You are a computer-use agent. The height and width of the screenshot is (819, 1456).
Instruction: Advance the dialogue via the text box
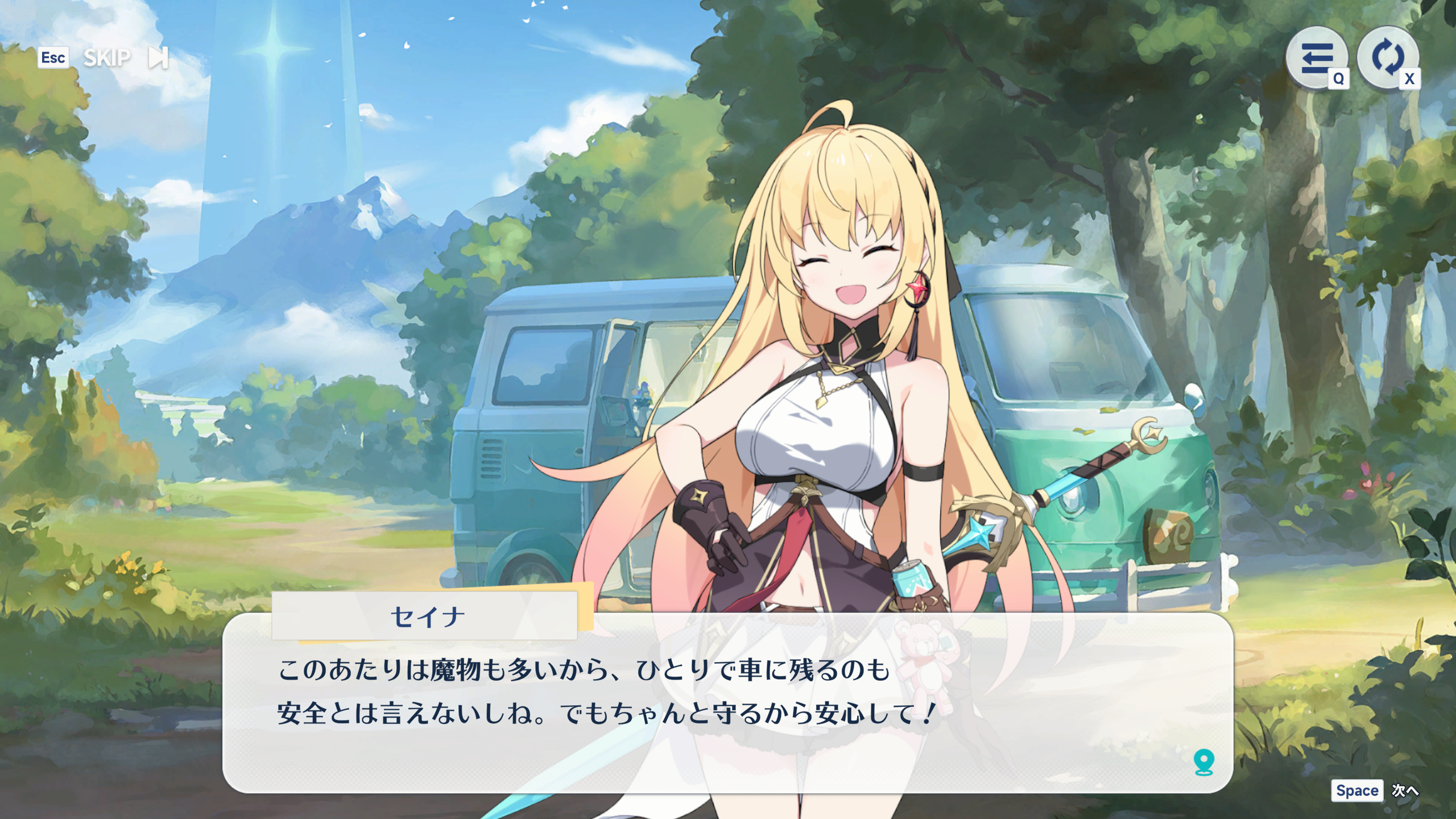click(x=727, y=711)
